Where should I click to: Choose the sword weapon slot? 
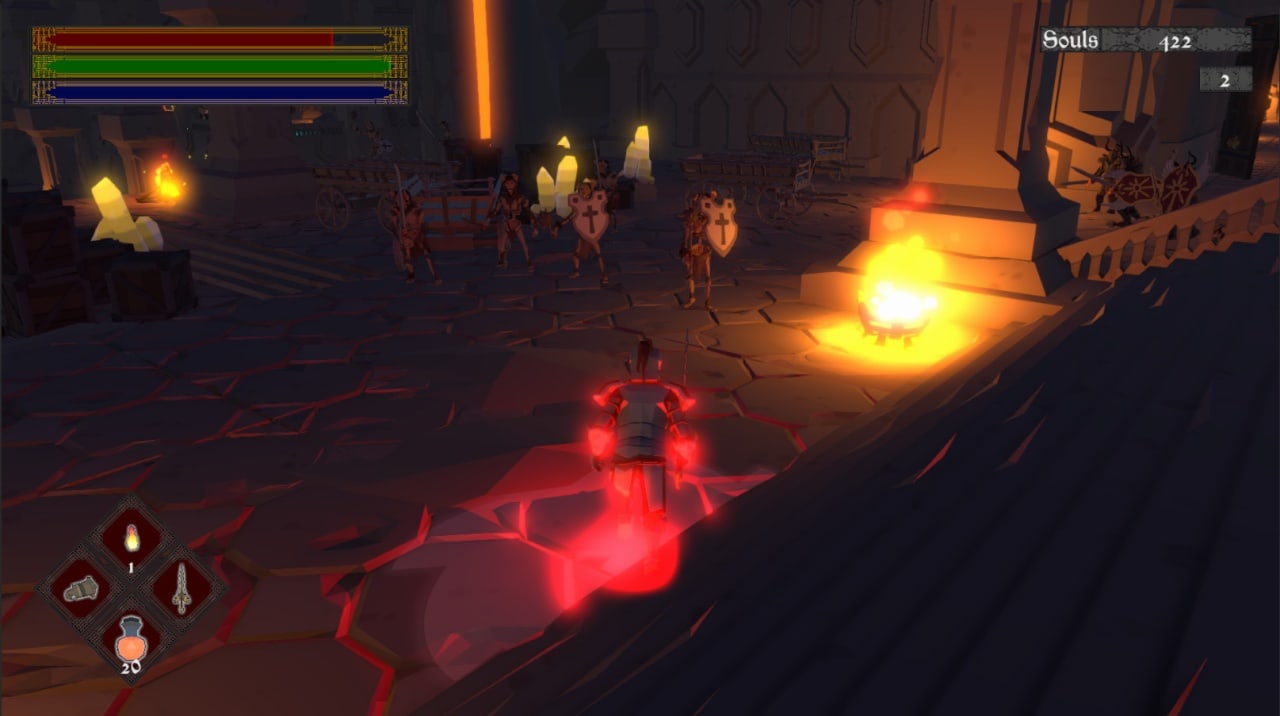click(181, 589)
